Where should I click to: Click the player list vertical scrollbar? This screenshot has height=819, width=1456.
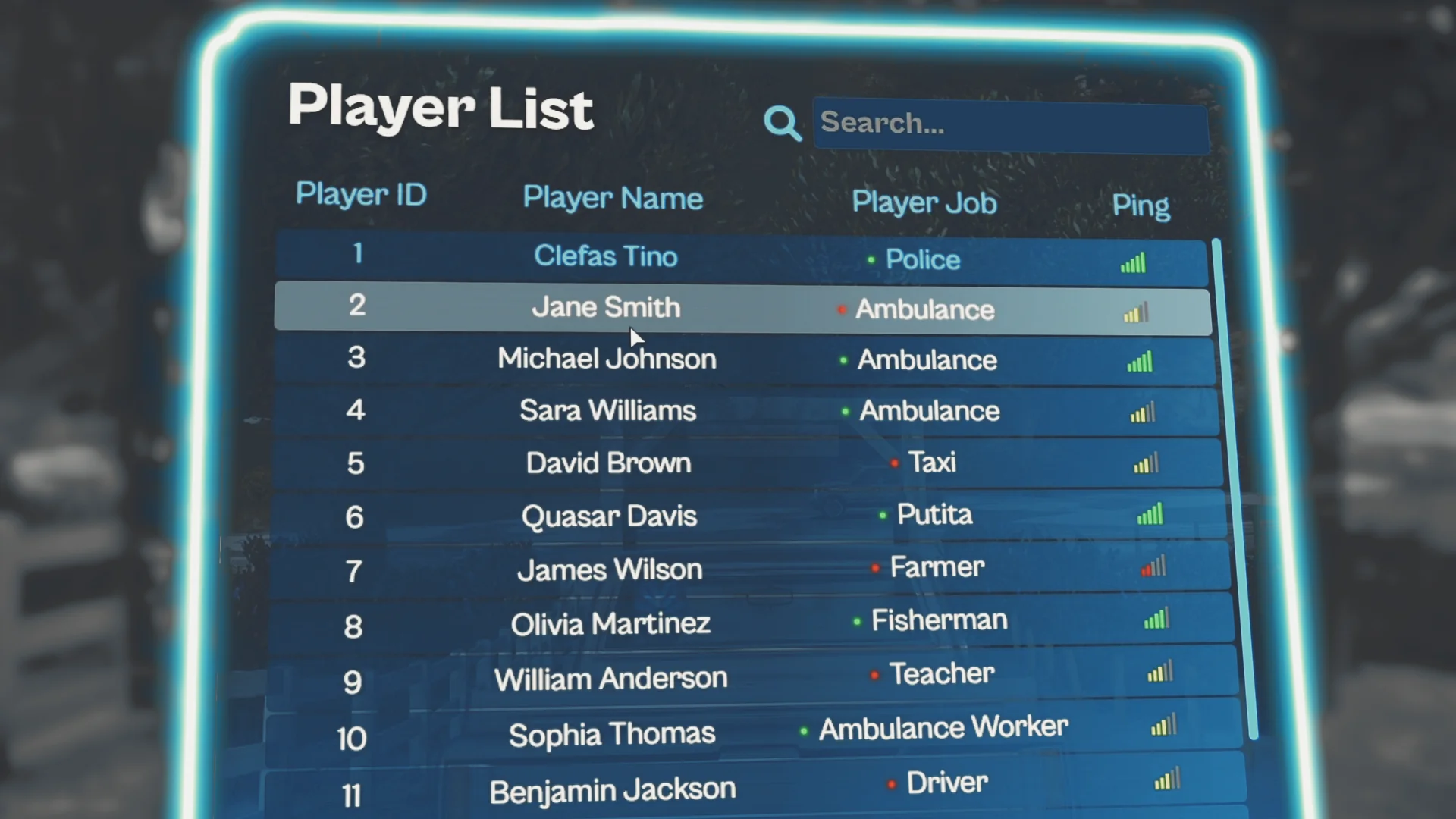click(x=1235, y=485)
